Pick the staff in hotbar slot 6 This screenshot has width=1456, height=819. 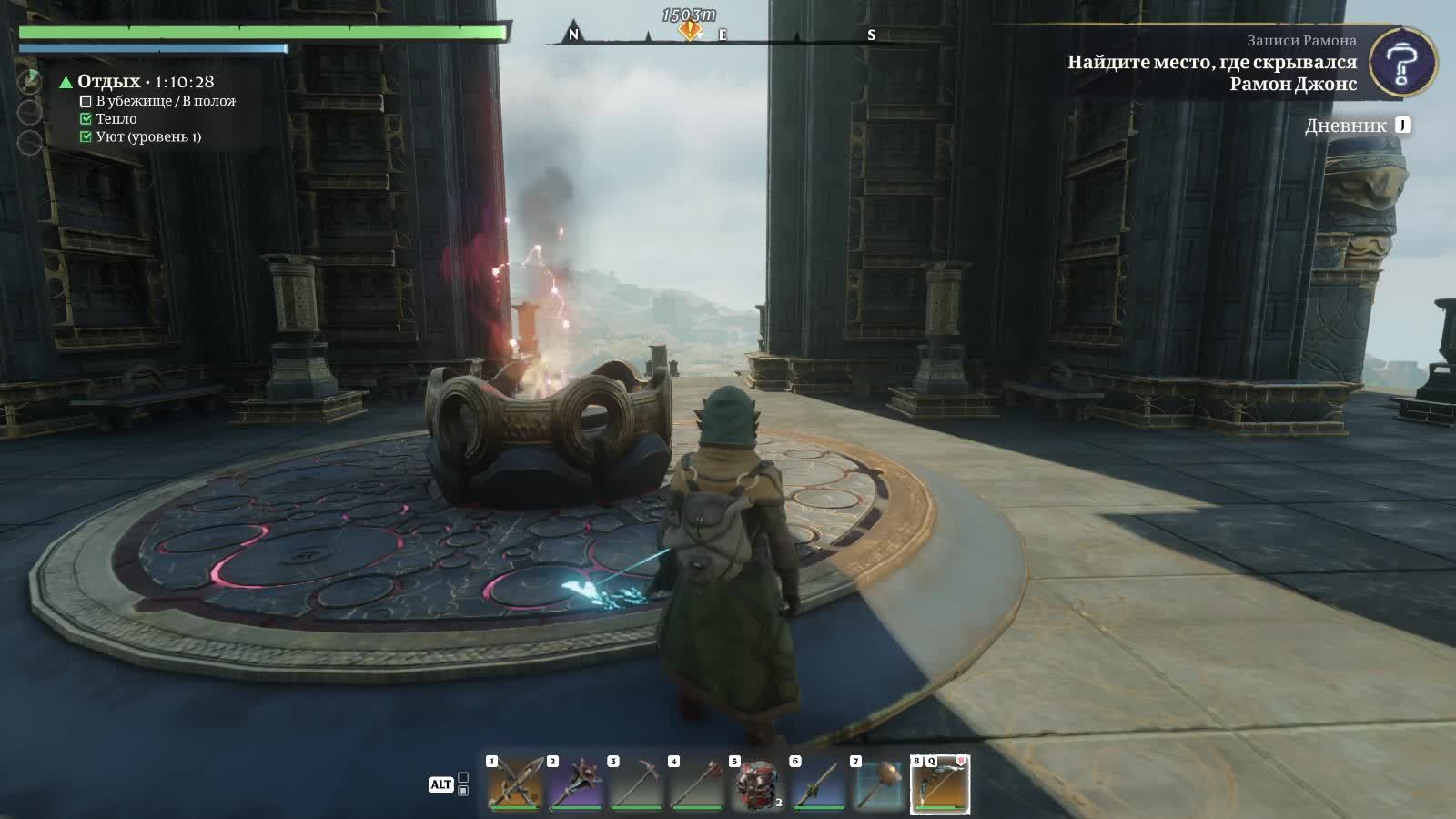coord(818,784)
